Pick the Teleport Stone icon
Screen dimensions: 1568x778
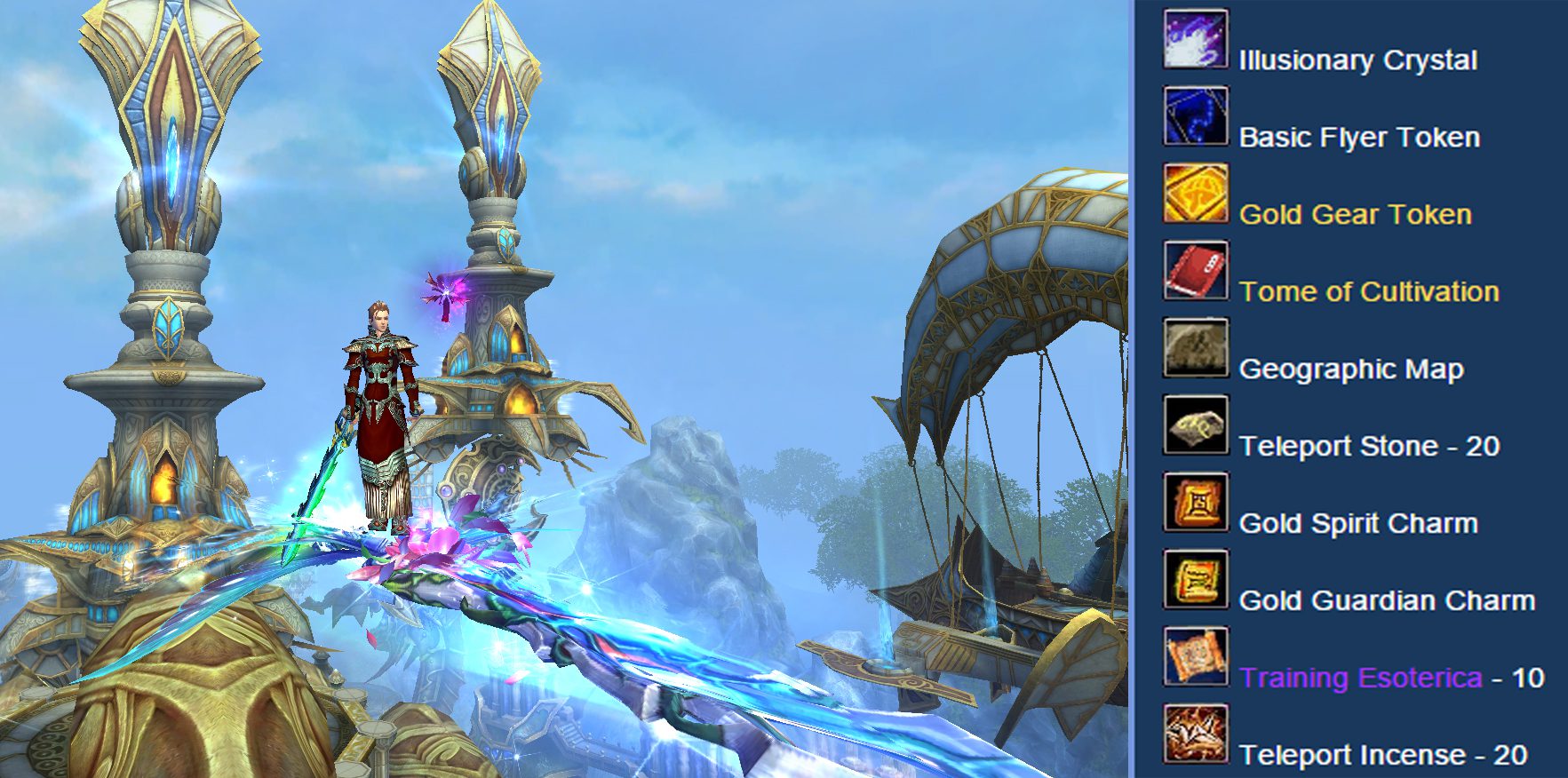[1196, 425]
